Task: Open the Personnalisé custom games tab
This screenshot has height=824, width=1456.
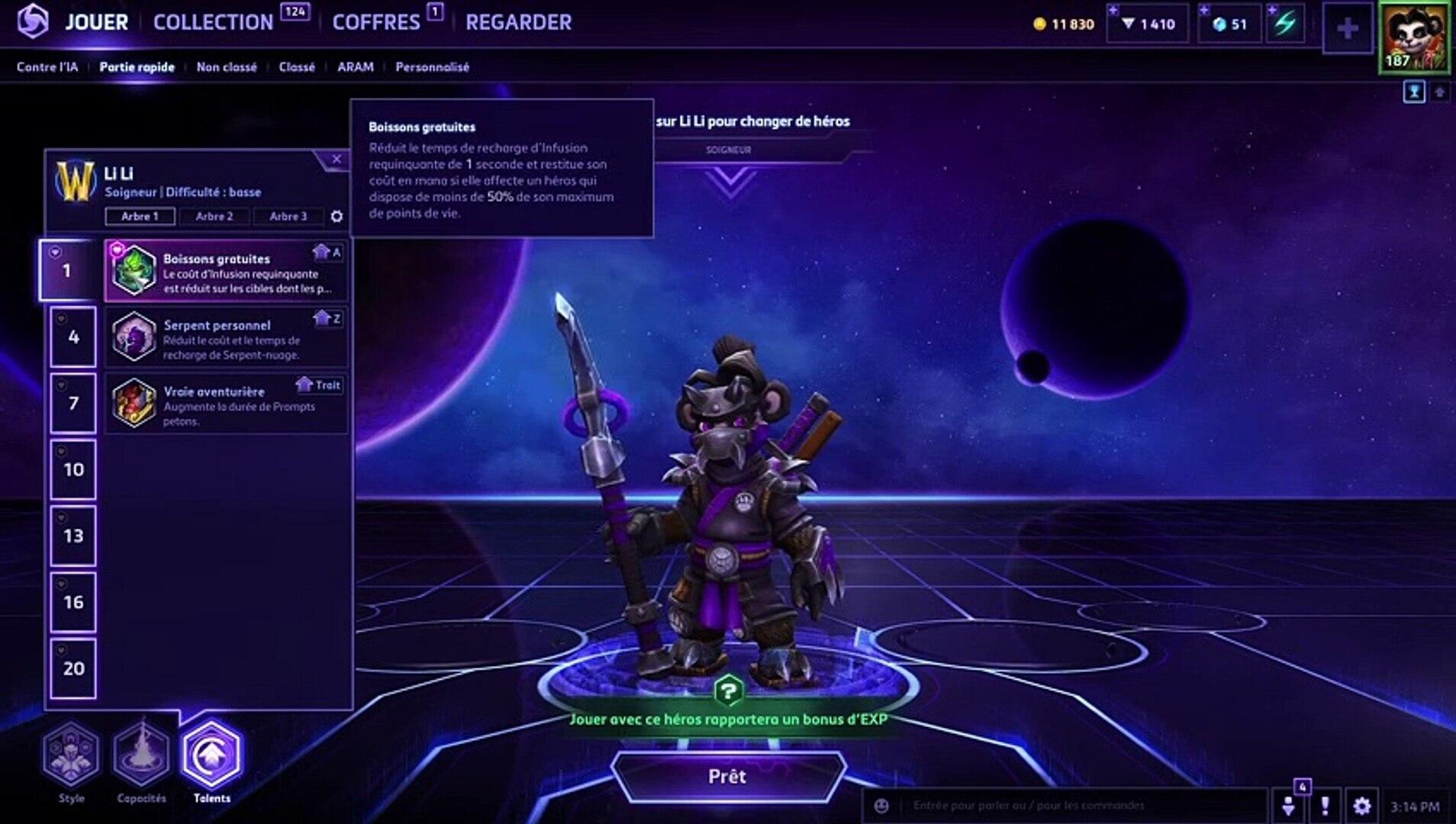Action: click(x=432, y=67)
